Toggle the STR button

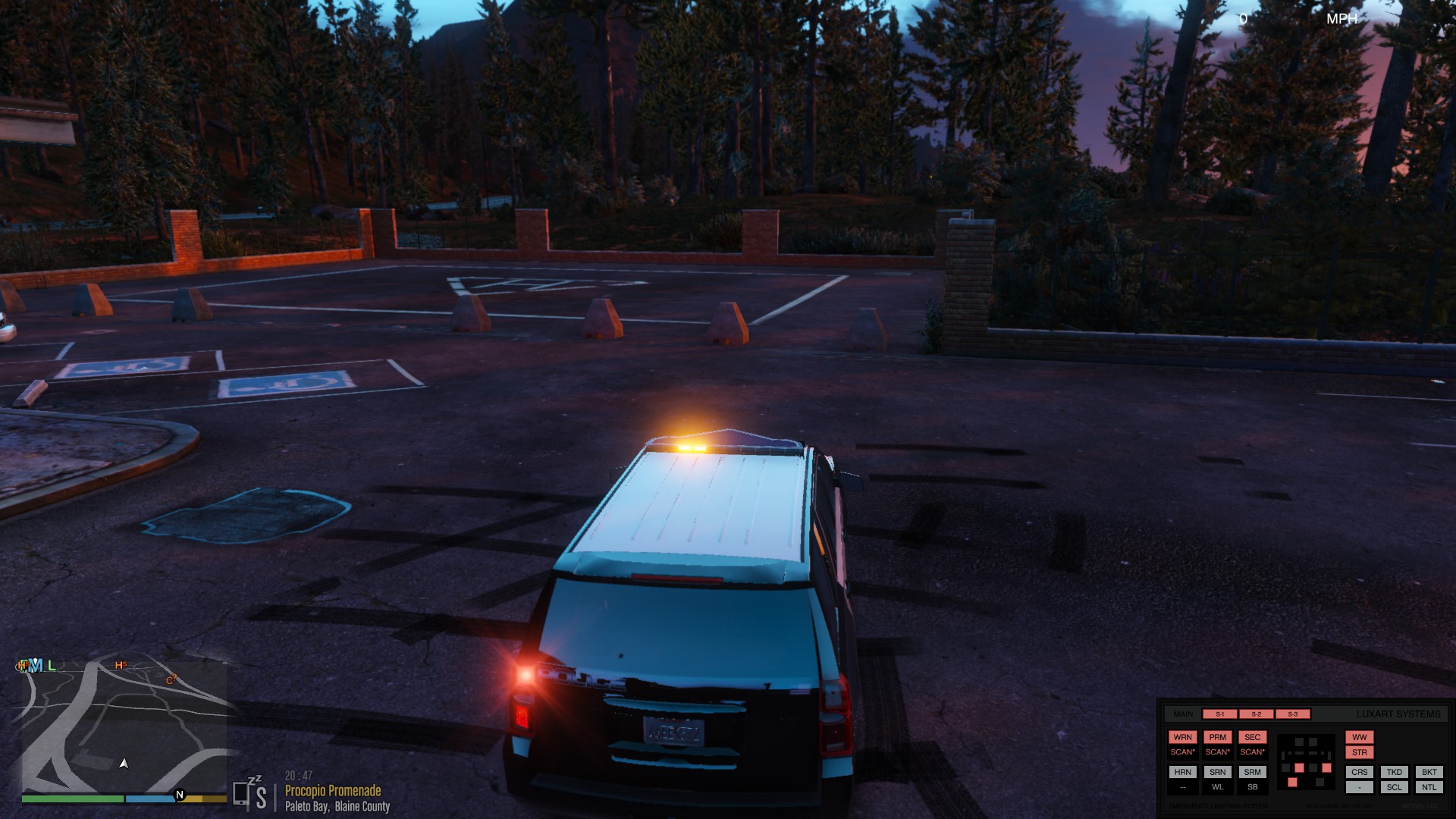(x=1359, y=753)
